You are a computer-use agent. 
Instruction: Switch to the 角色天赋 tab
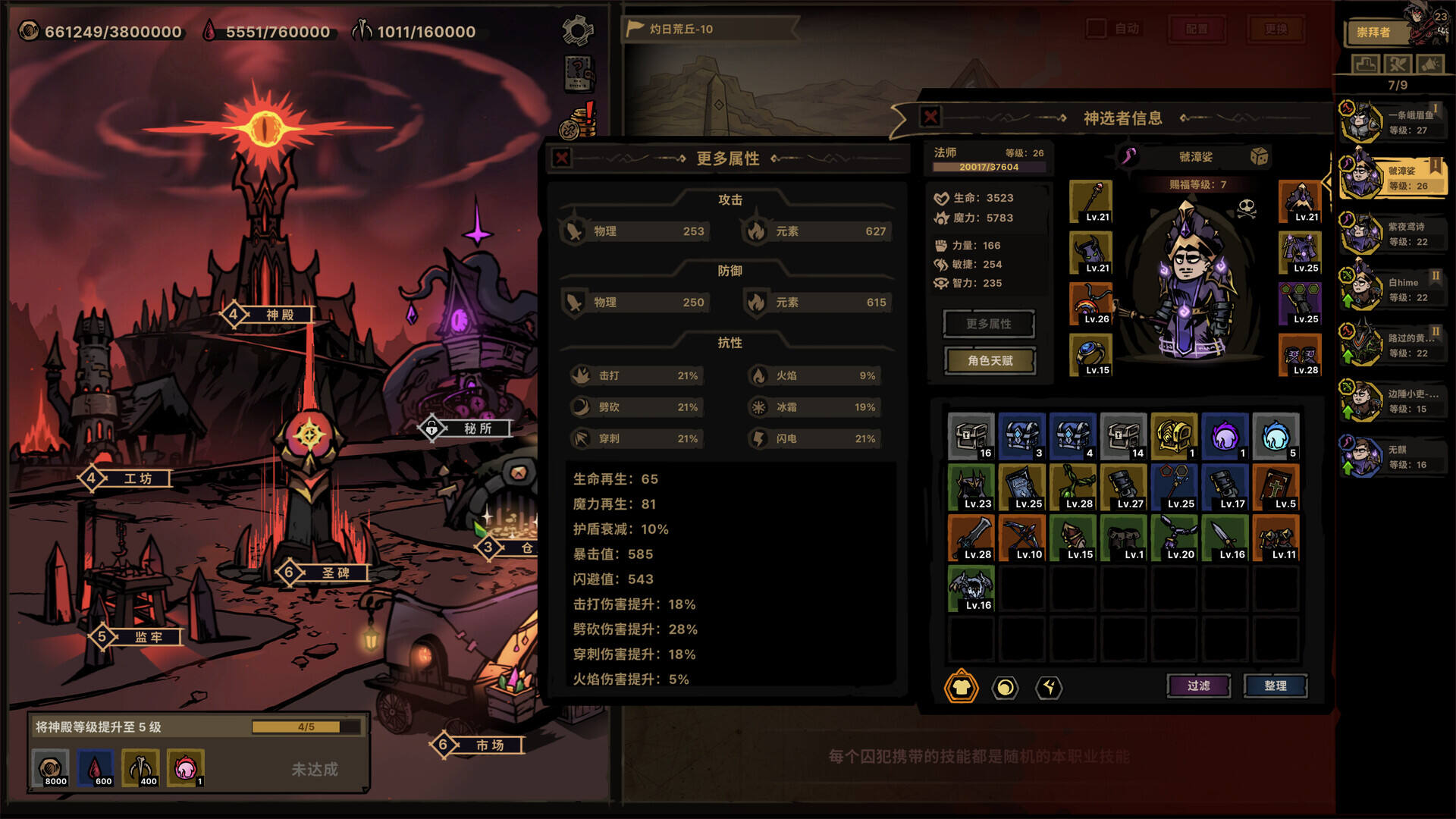[989, 360]
